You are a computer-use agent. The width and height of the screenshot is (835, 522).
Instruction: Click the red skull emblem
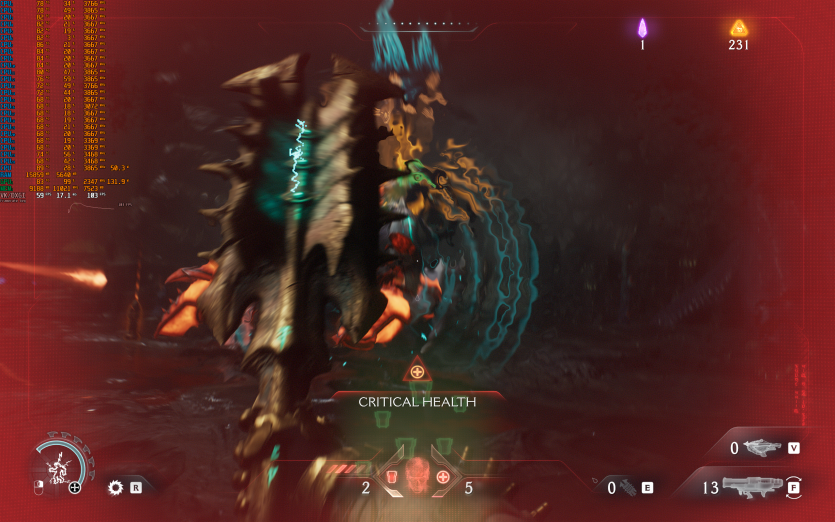point(417,475)
